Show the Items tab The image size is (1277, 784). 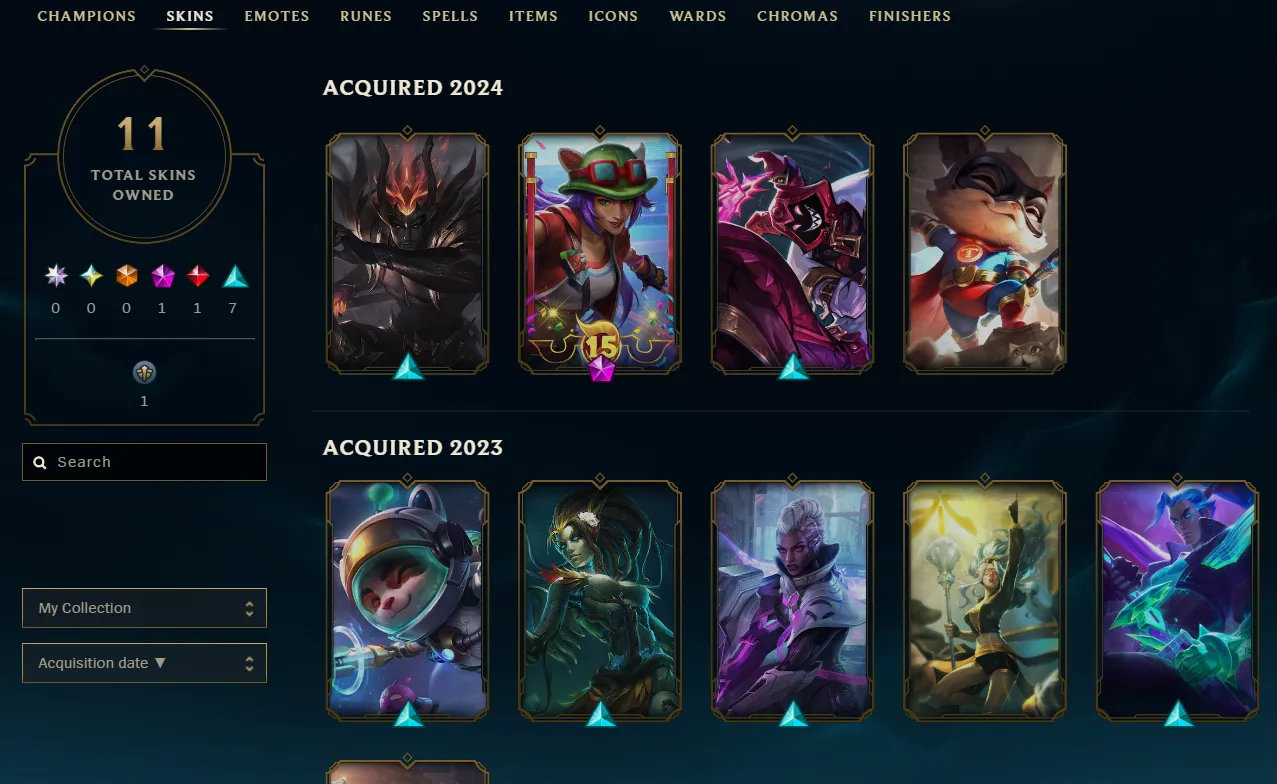533,16
